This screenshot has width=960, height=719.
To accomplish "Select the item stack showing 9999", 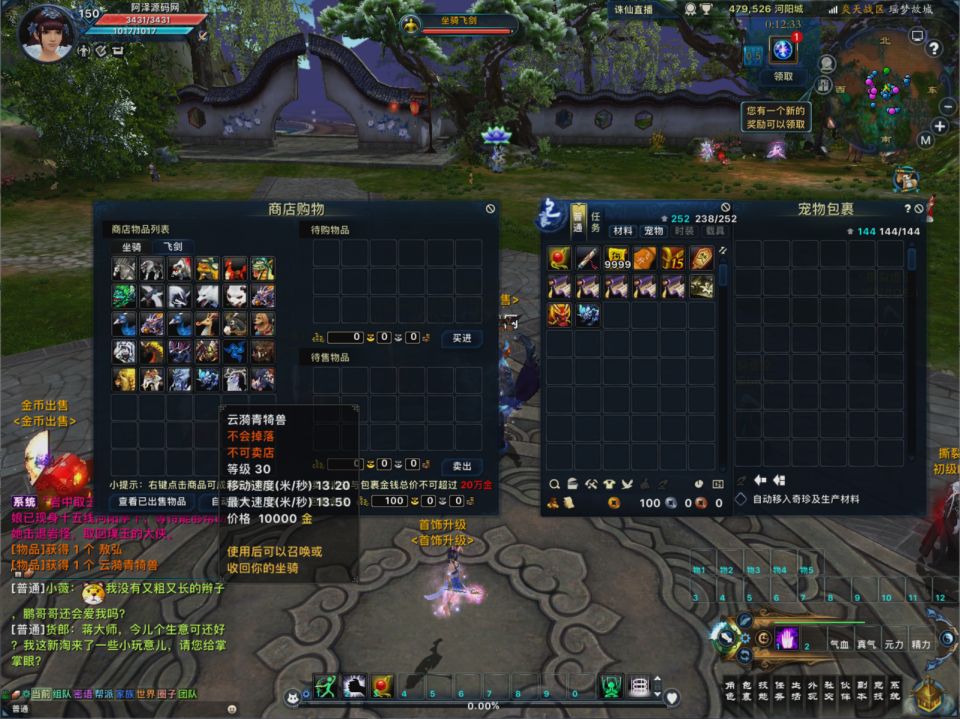I will tap(616, 259).
